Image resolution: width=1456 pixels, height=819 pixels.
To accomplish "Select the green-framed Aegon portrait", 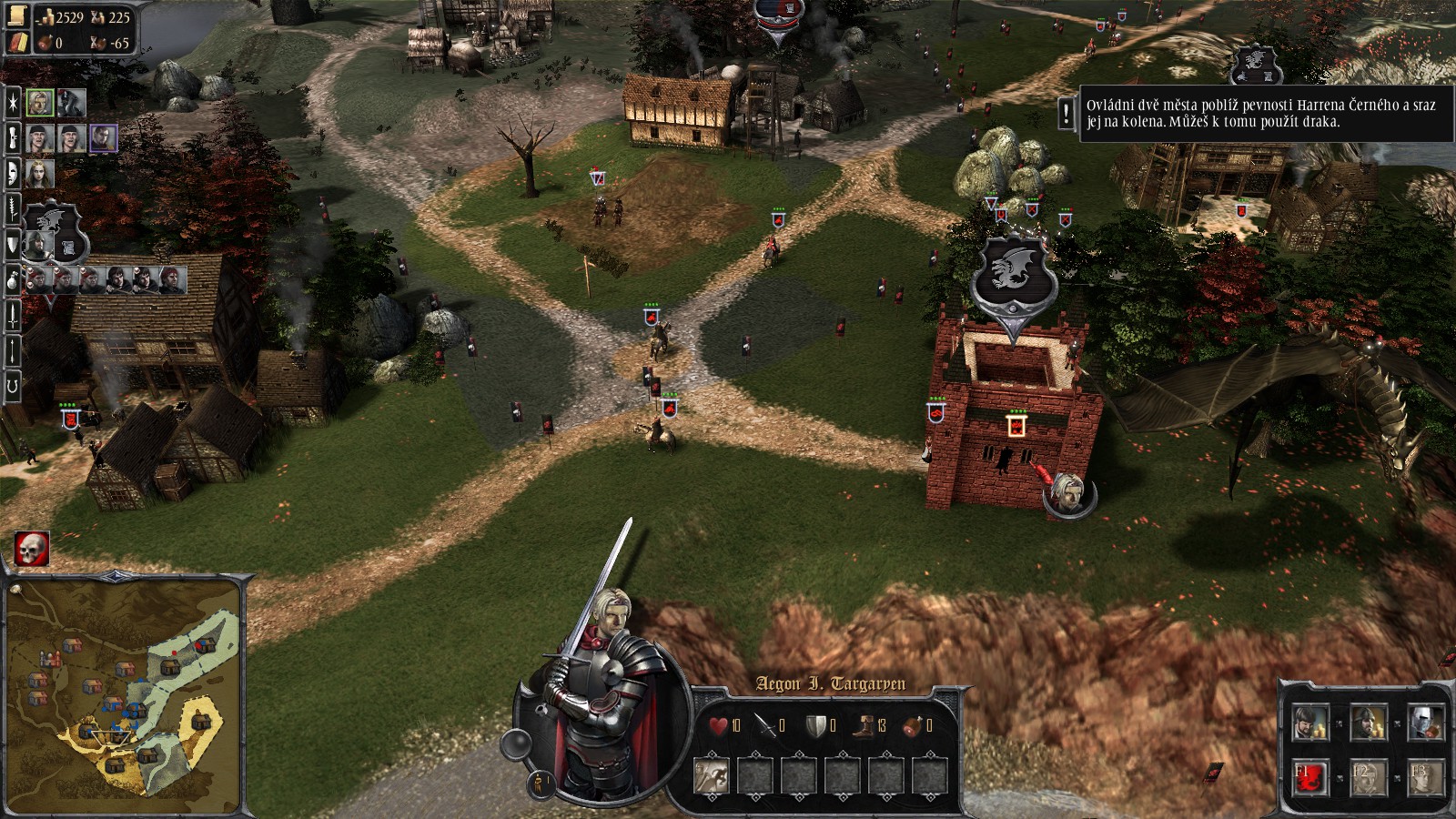I will click(x=39, y=103).
